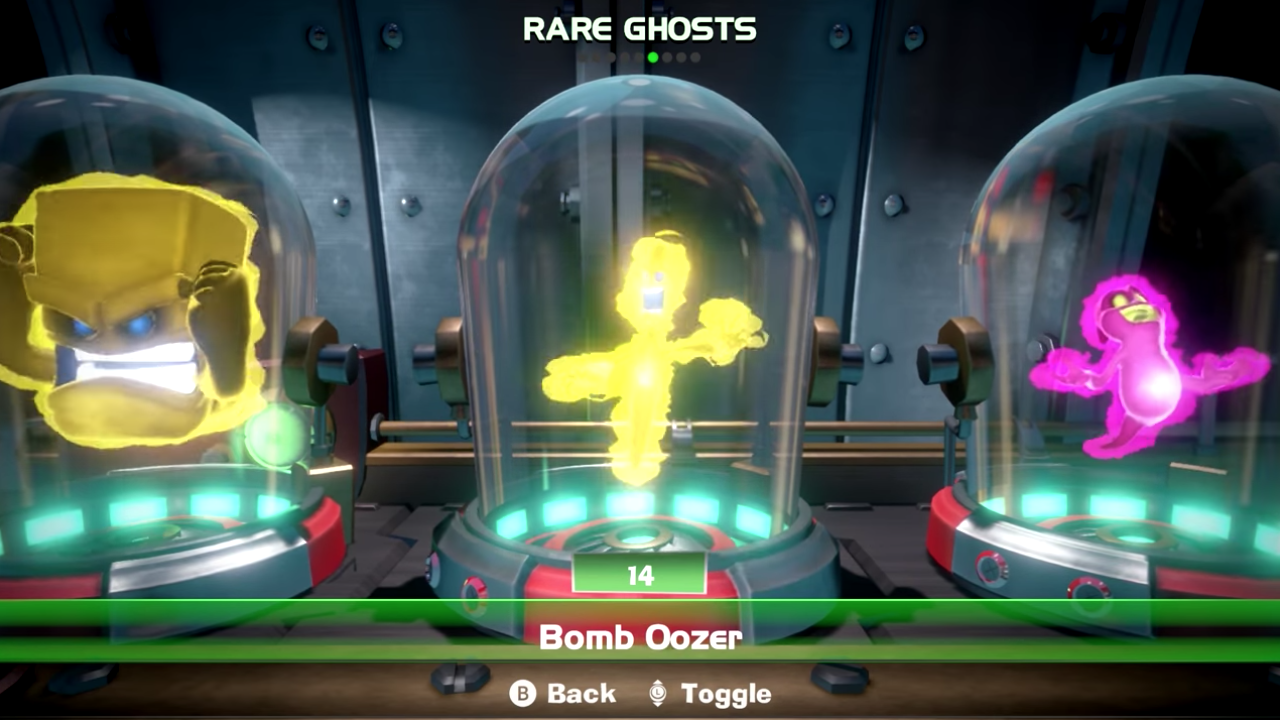Click the Bomb Oozer name banner
This screenshot has width=1280, height=720.
(640, 636)
